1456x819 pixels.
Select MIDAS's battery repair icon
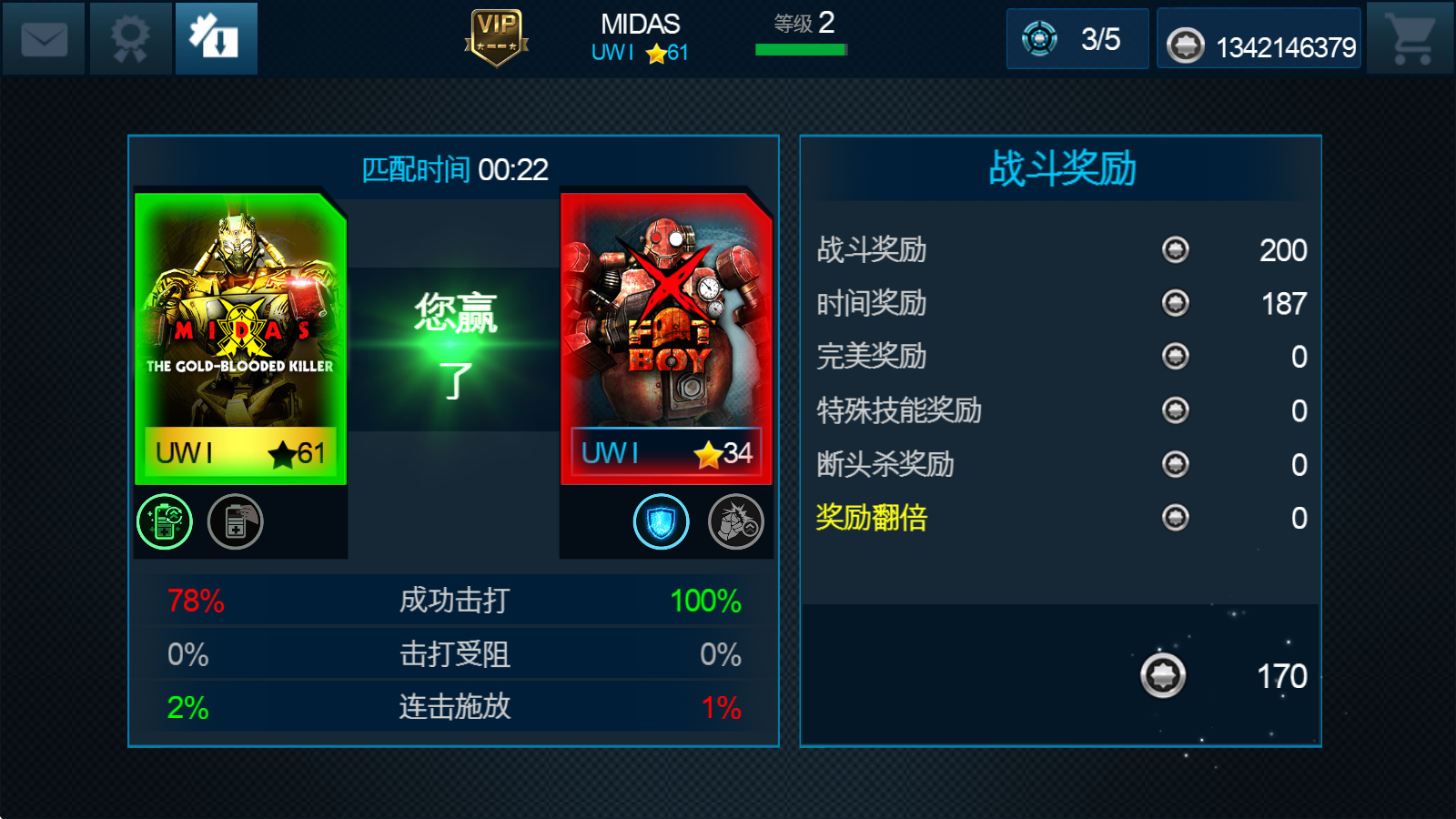(x=235, y=521)
